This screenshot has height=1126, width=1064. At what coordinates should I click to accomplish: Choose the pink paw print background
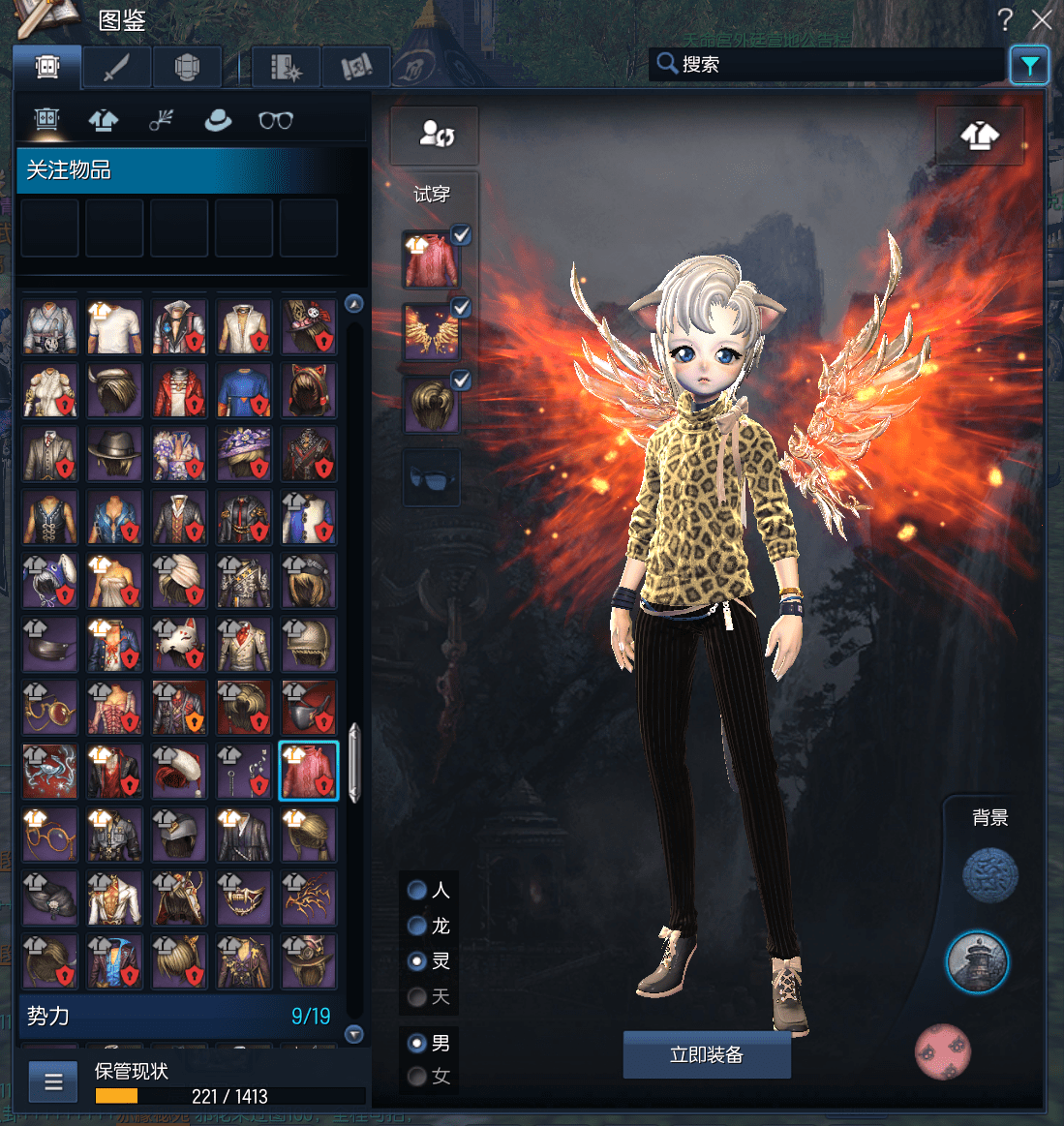tap(943, 1050)
